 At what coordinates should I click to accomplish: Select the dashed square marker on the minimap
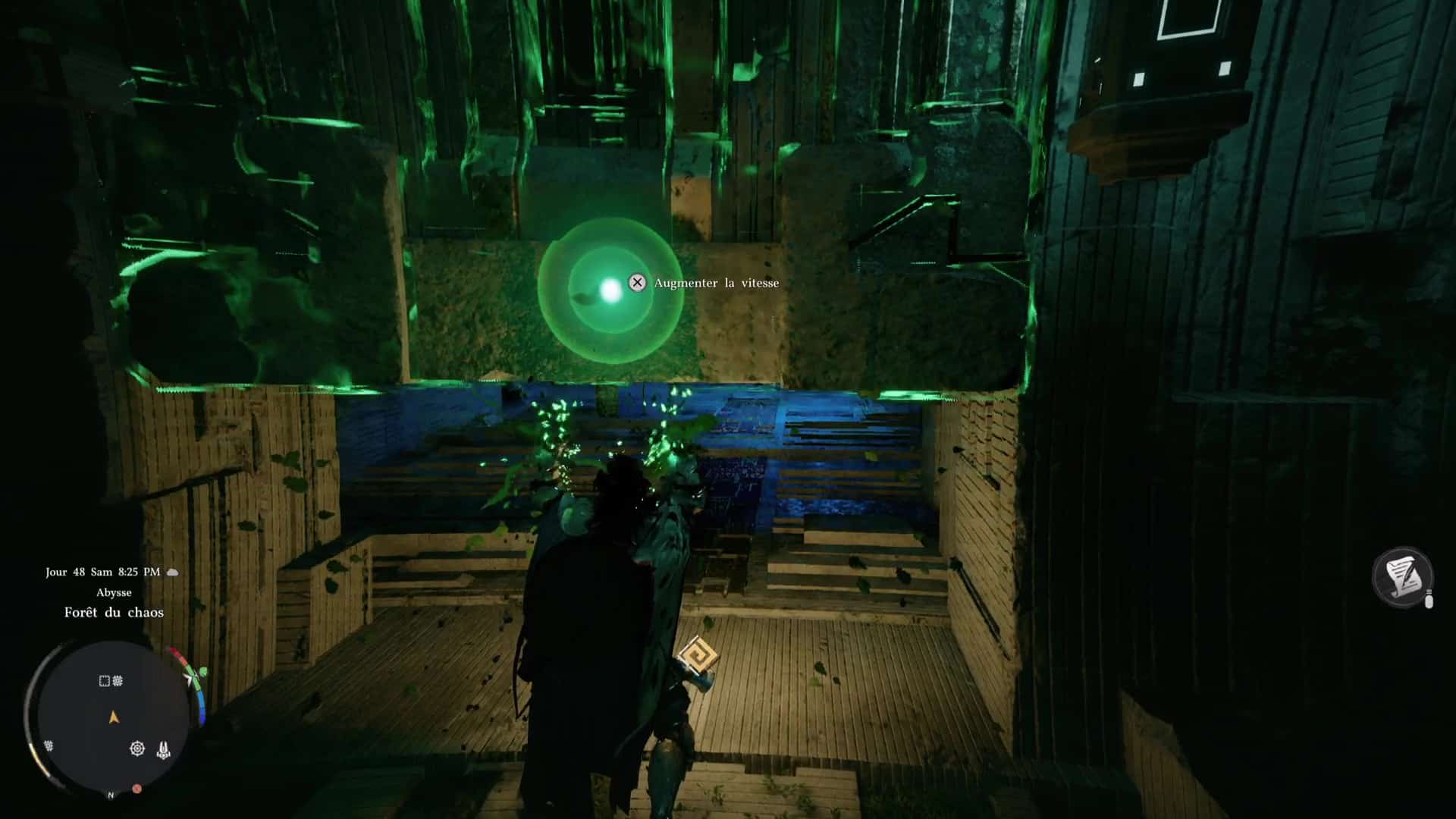(x=105, y=681)
